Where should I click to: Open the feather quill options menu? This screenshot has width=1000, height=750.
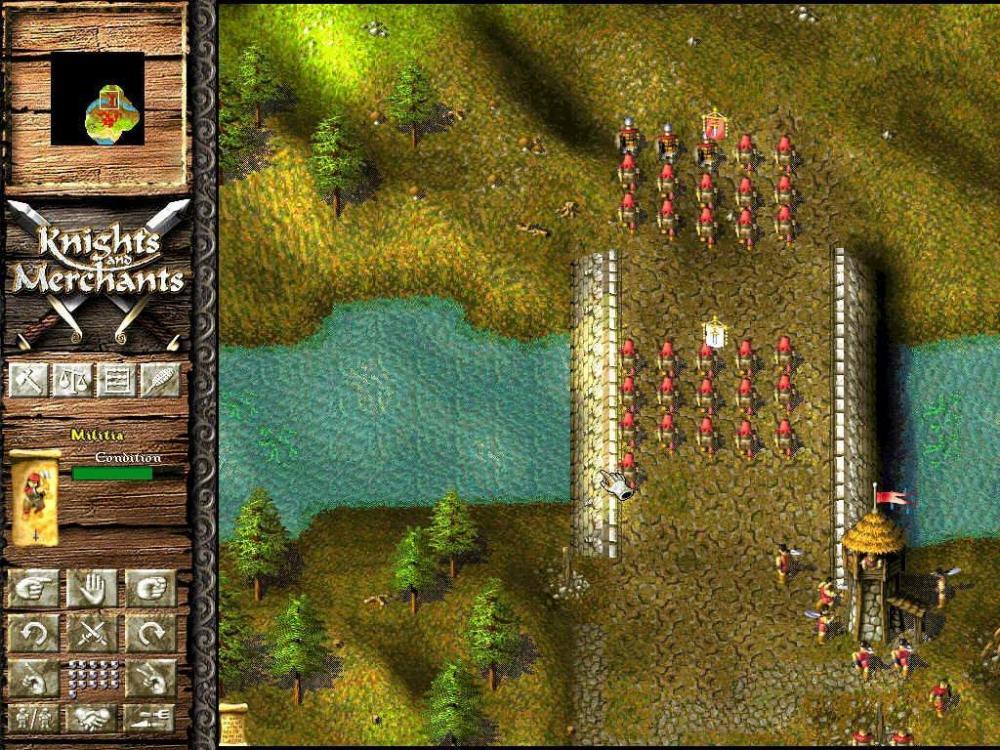(160, 379)
